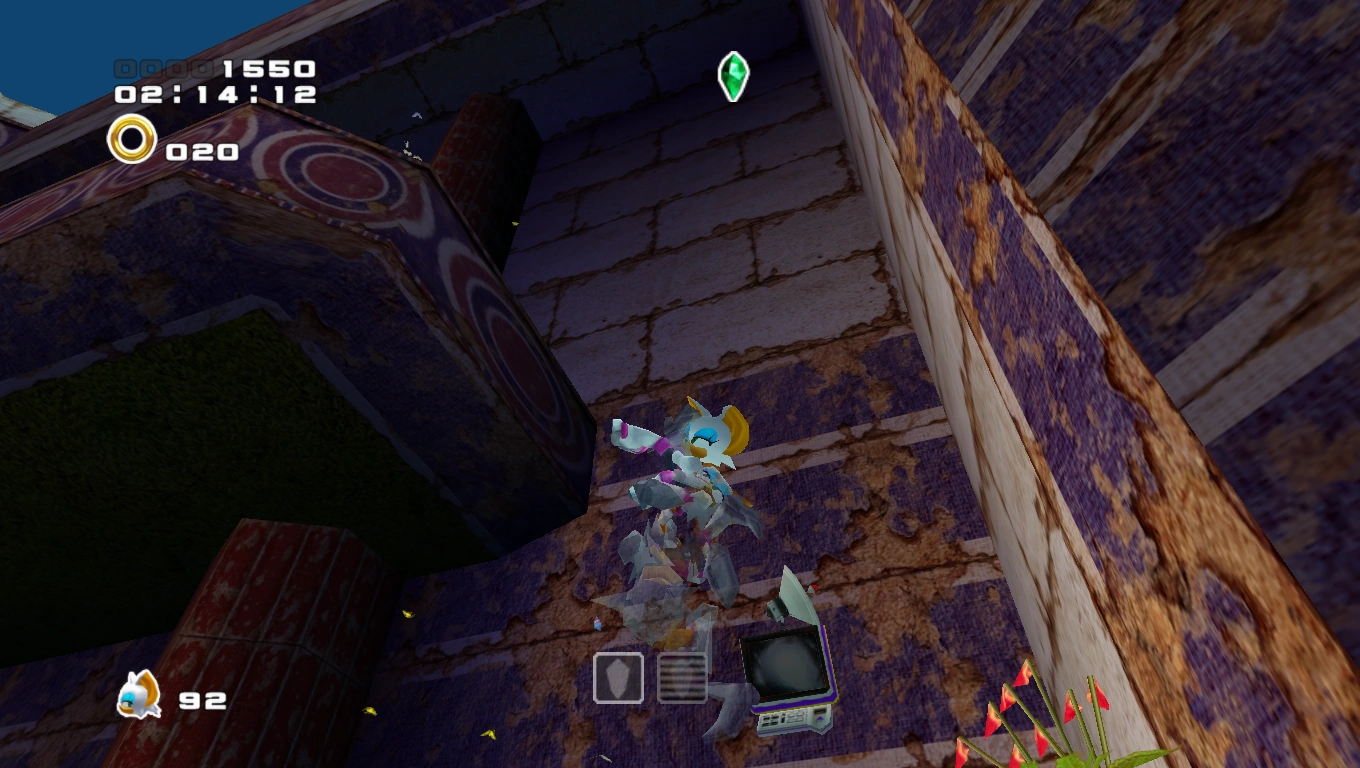
Task: Select Rouge's lives icon
Action: [138, 694]
